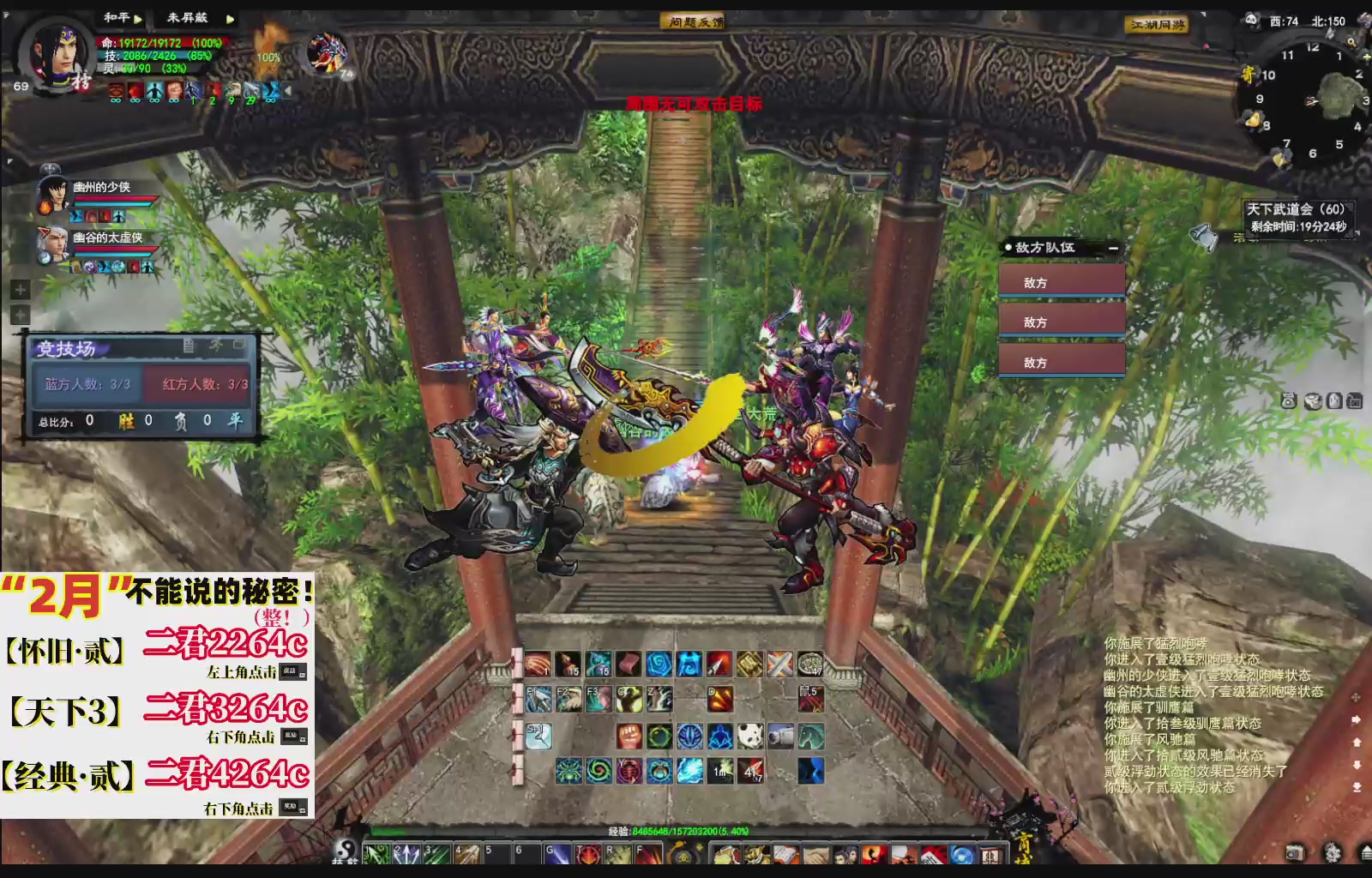The height and width of the screenshot is (878, 1372).
Task: Open the 寄 mail icon beside the minimap
Action: point(1249,73)
